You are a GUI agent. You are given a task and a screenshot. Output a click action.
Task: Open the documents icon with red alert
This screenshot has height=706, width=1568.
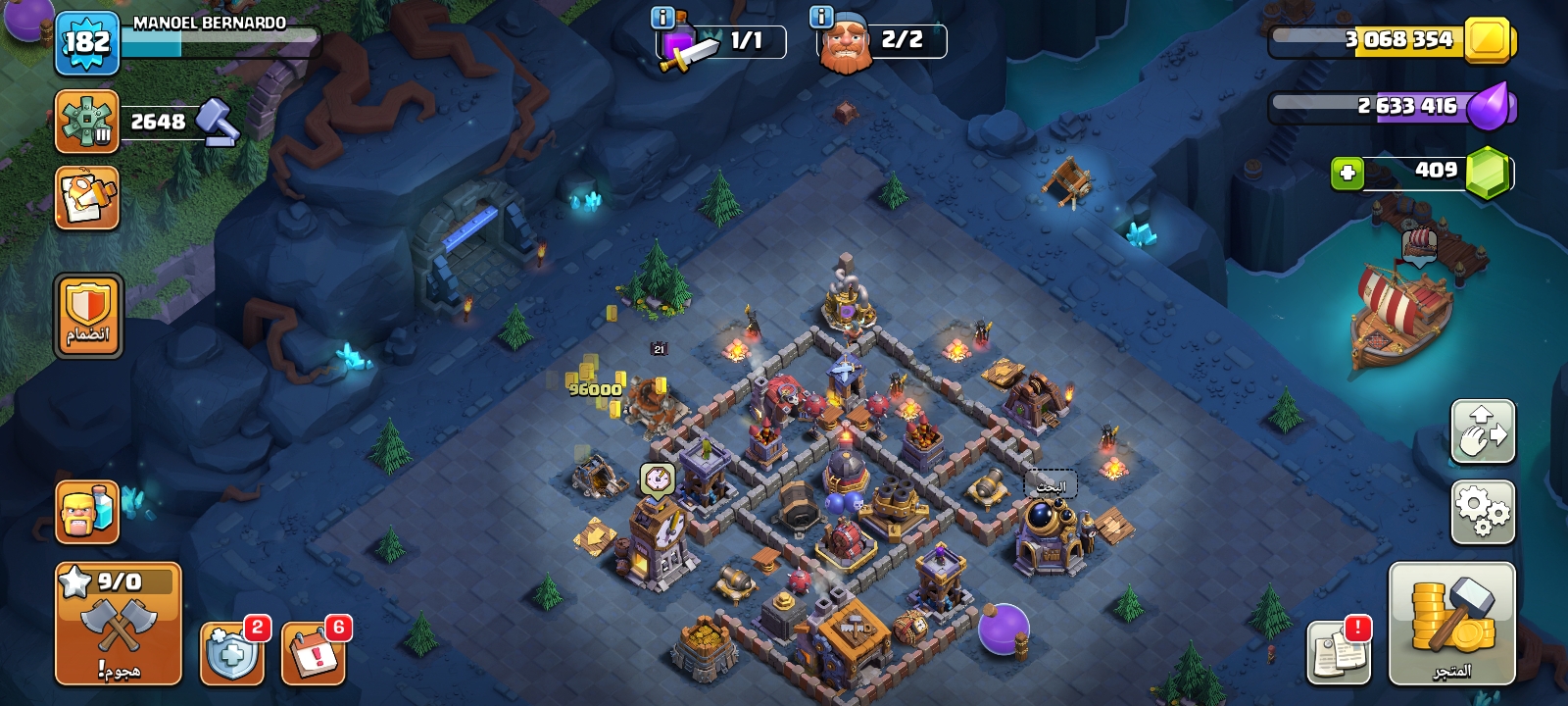1339,652
